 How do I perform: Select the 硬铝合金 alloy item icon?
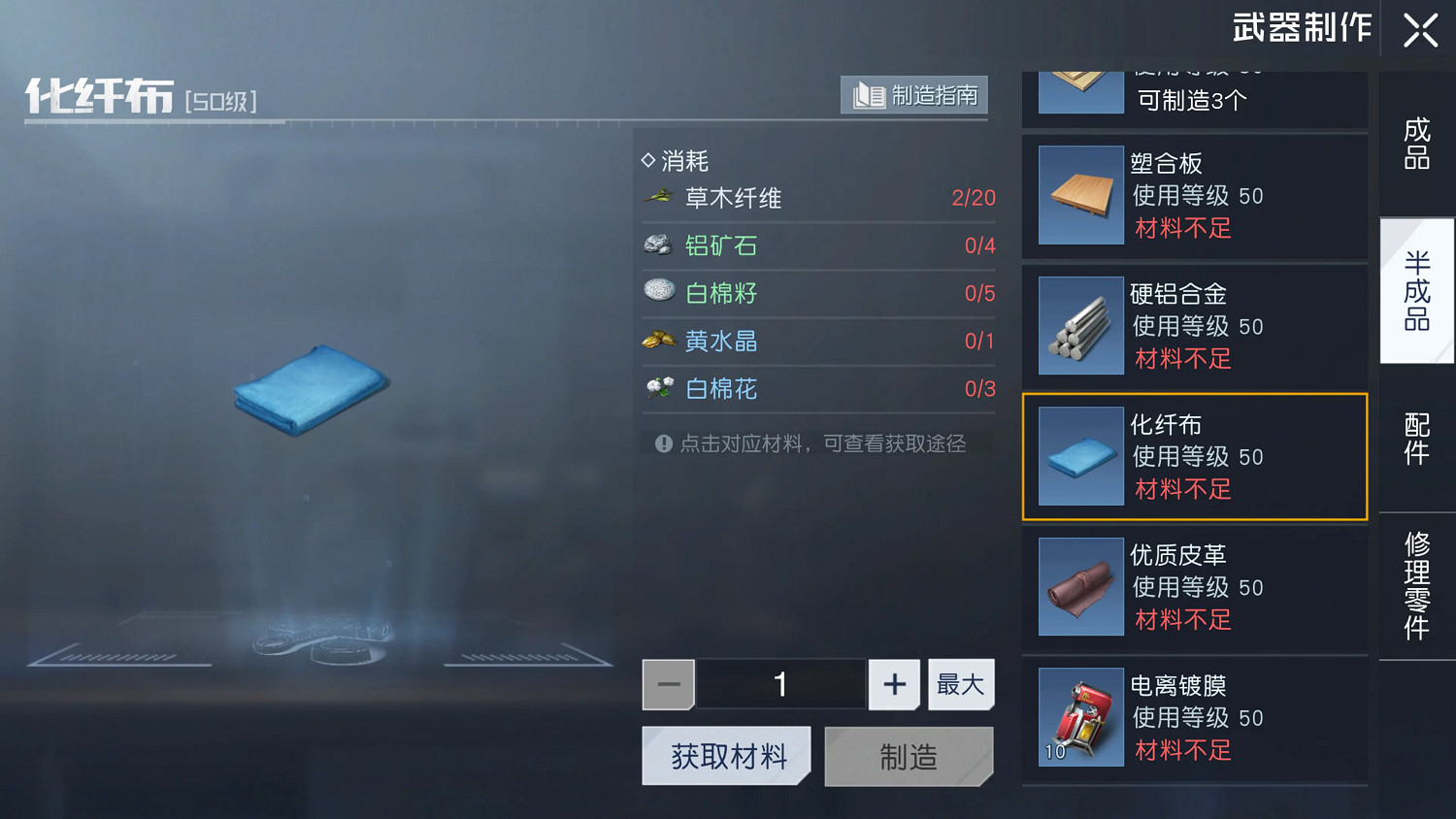[1079, 325]
